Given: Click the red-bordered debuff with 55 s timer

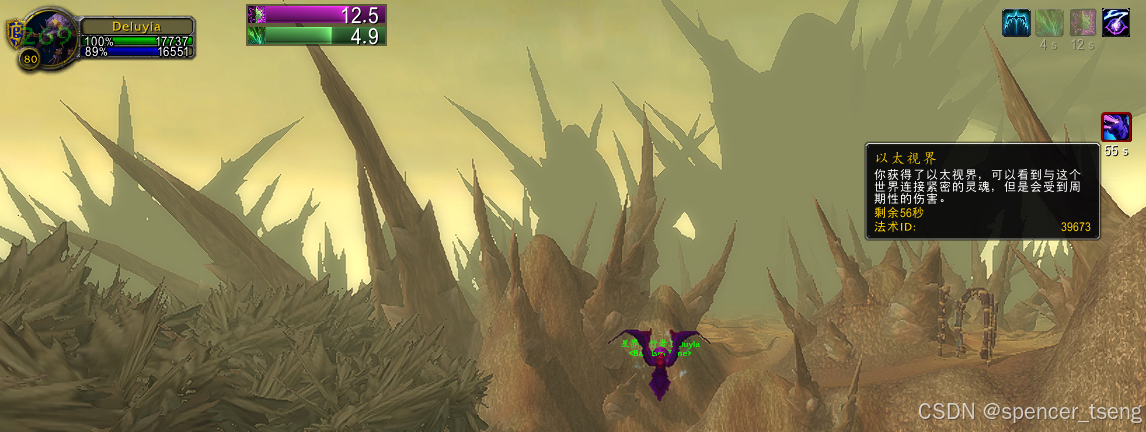Looking at the screenshot, I should coord(1116,127).
